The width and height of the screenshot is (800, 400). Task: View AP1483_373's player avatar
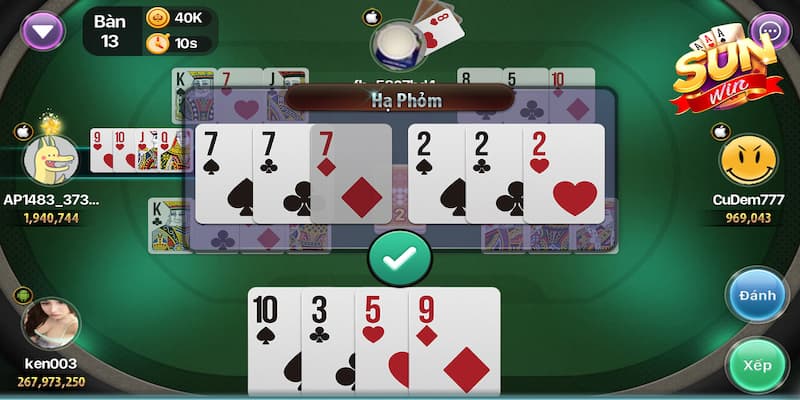point(50,160)
